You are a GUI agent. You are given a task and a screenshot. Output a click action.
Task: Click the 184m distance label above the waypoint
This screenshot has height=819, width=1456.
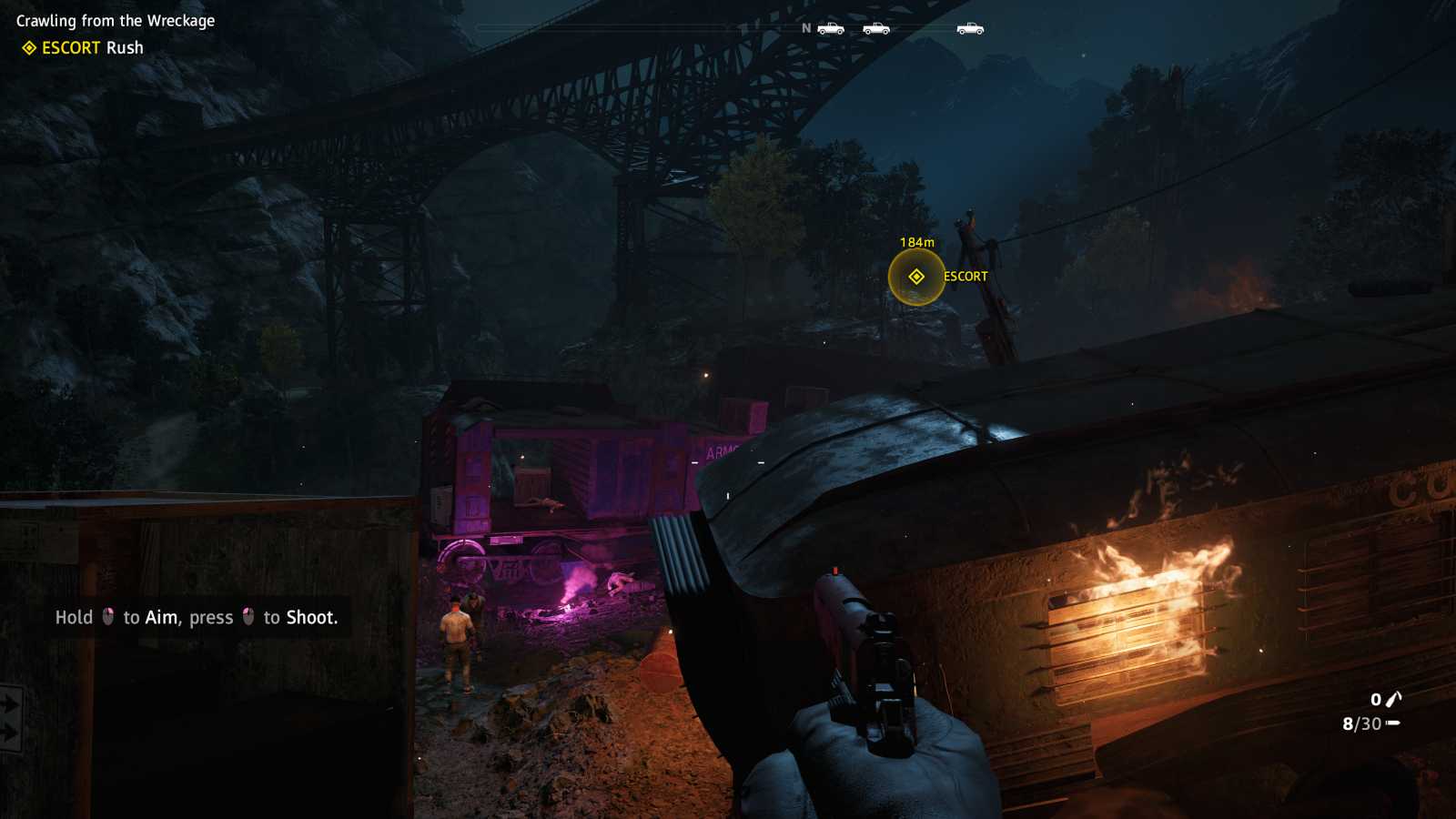(915, 242)
